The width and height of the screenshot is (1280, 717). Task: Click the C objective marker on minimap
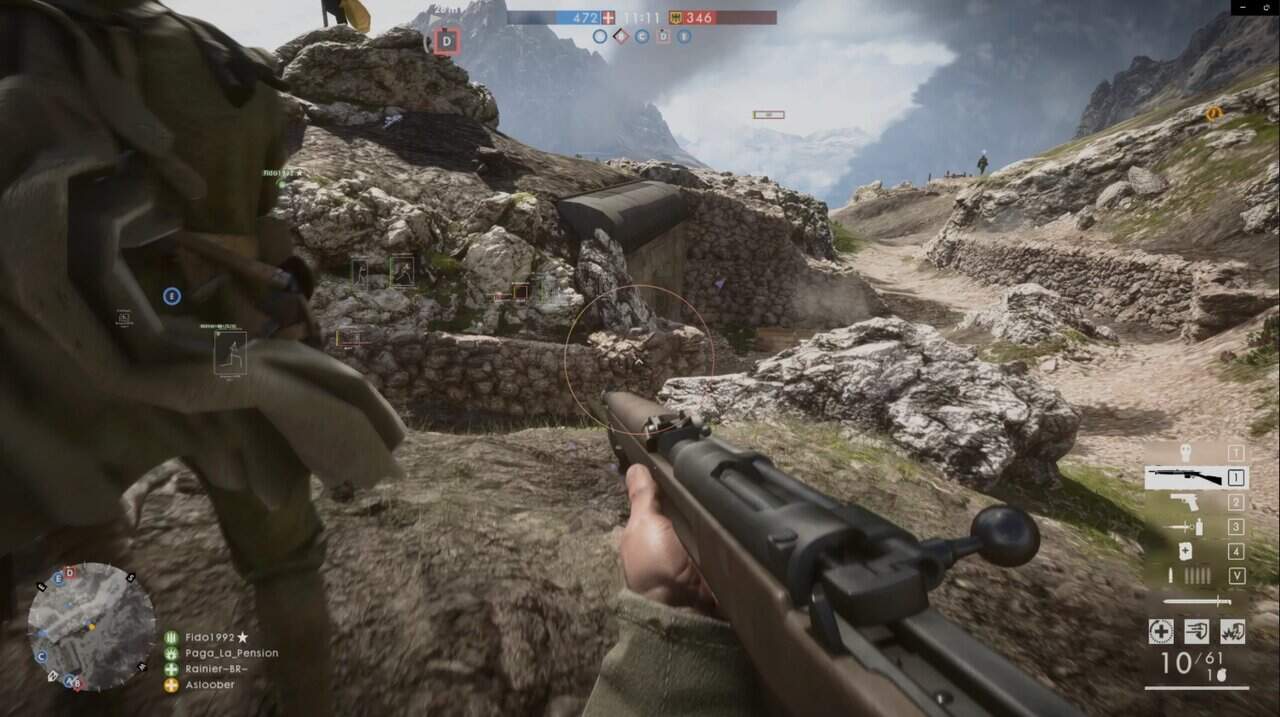[x=41, y=657]
